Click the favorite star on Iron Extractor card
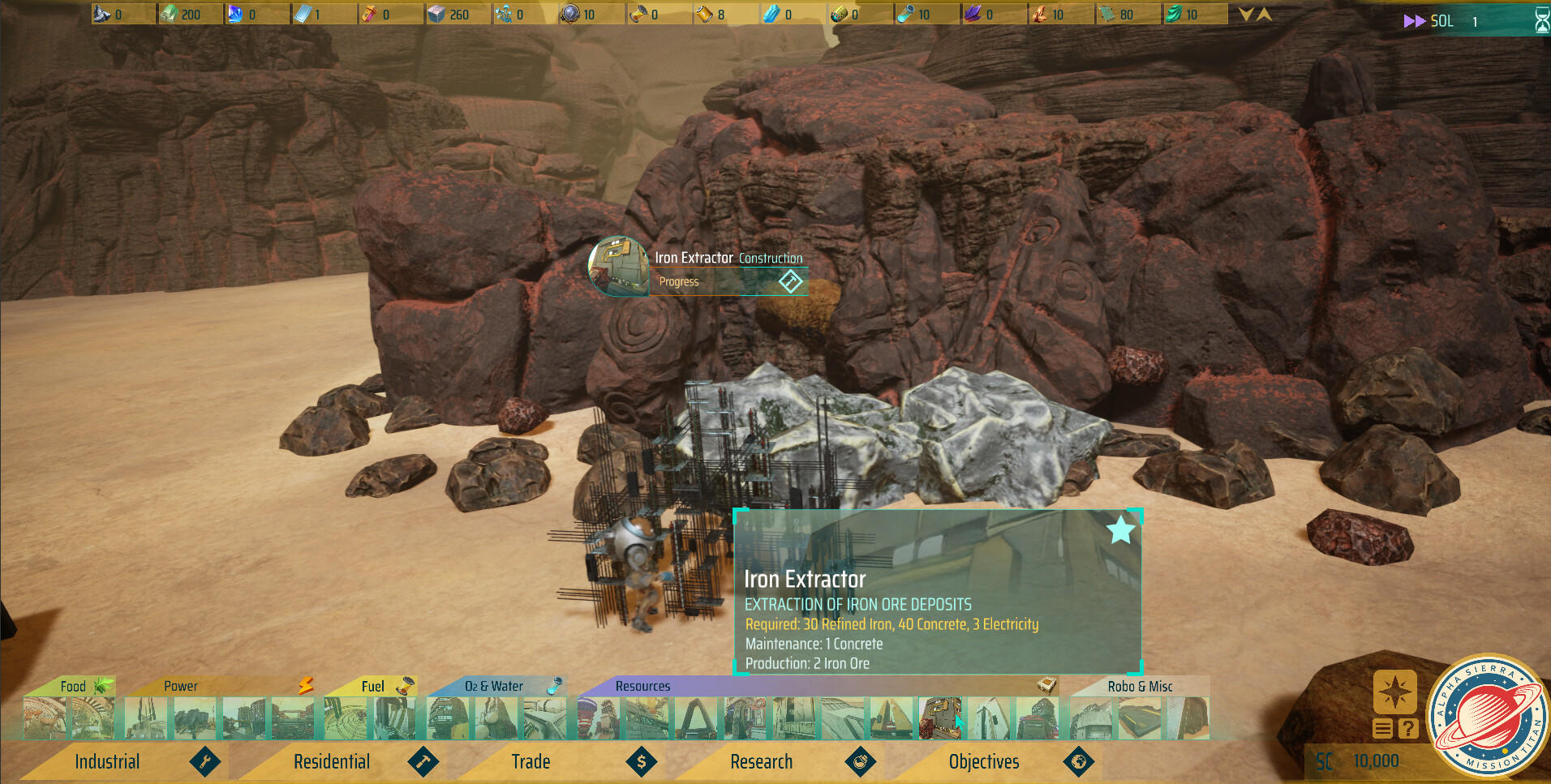The image size is (1551, 784). (1120, 530)
